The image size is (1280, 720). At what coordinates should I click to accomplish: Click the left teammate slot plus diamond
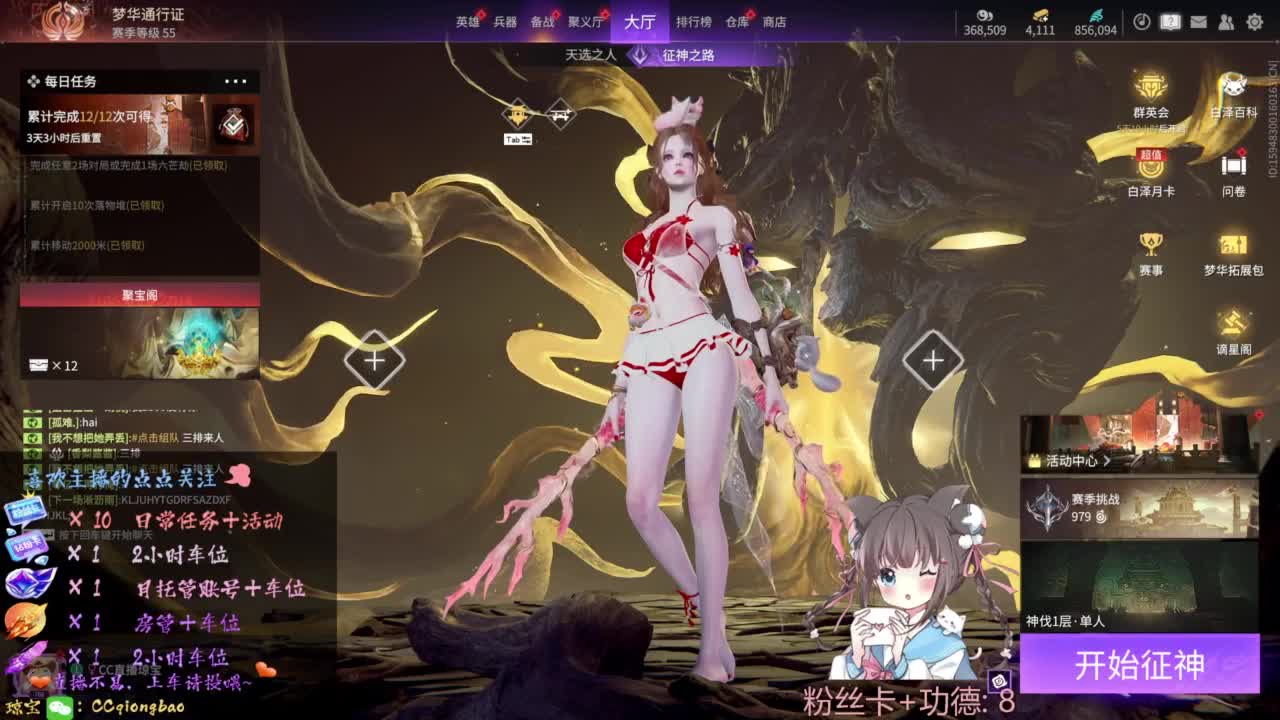pos(375,360)
